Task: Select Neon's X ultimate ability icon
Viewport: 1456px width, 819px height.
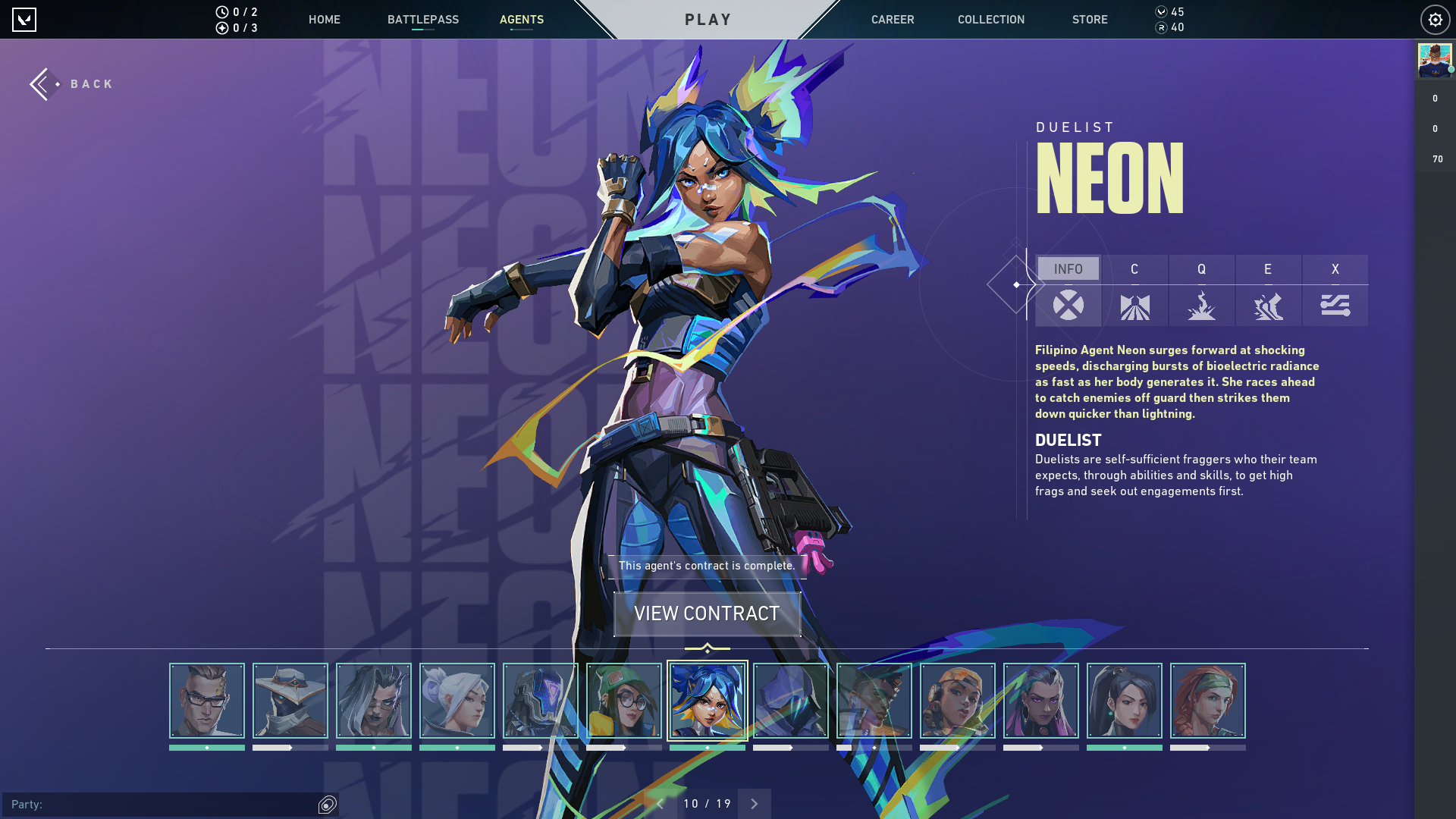Action: coord(1335,306)
